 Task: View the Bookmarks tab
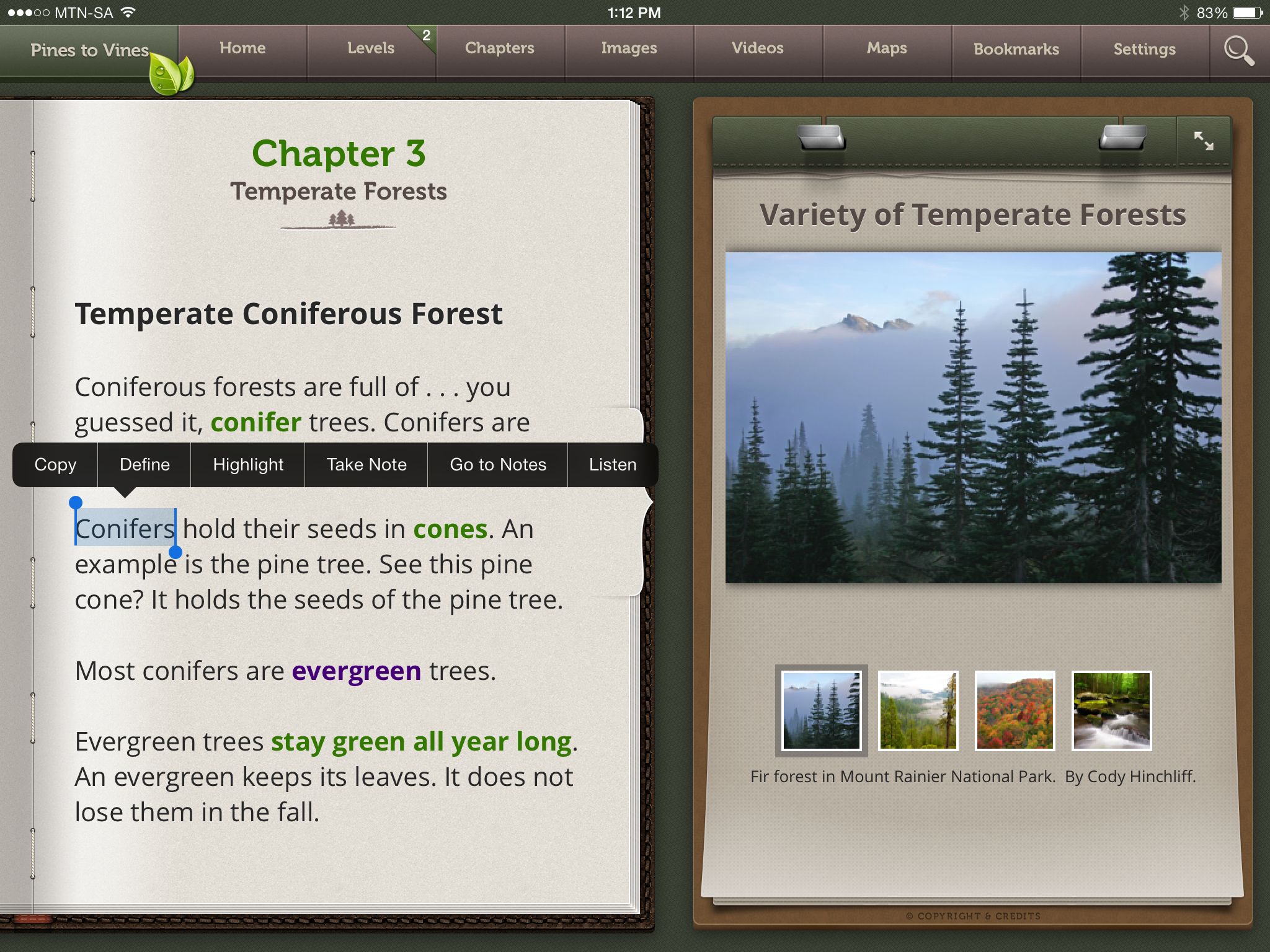pos(1016,49)
